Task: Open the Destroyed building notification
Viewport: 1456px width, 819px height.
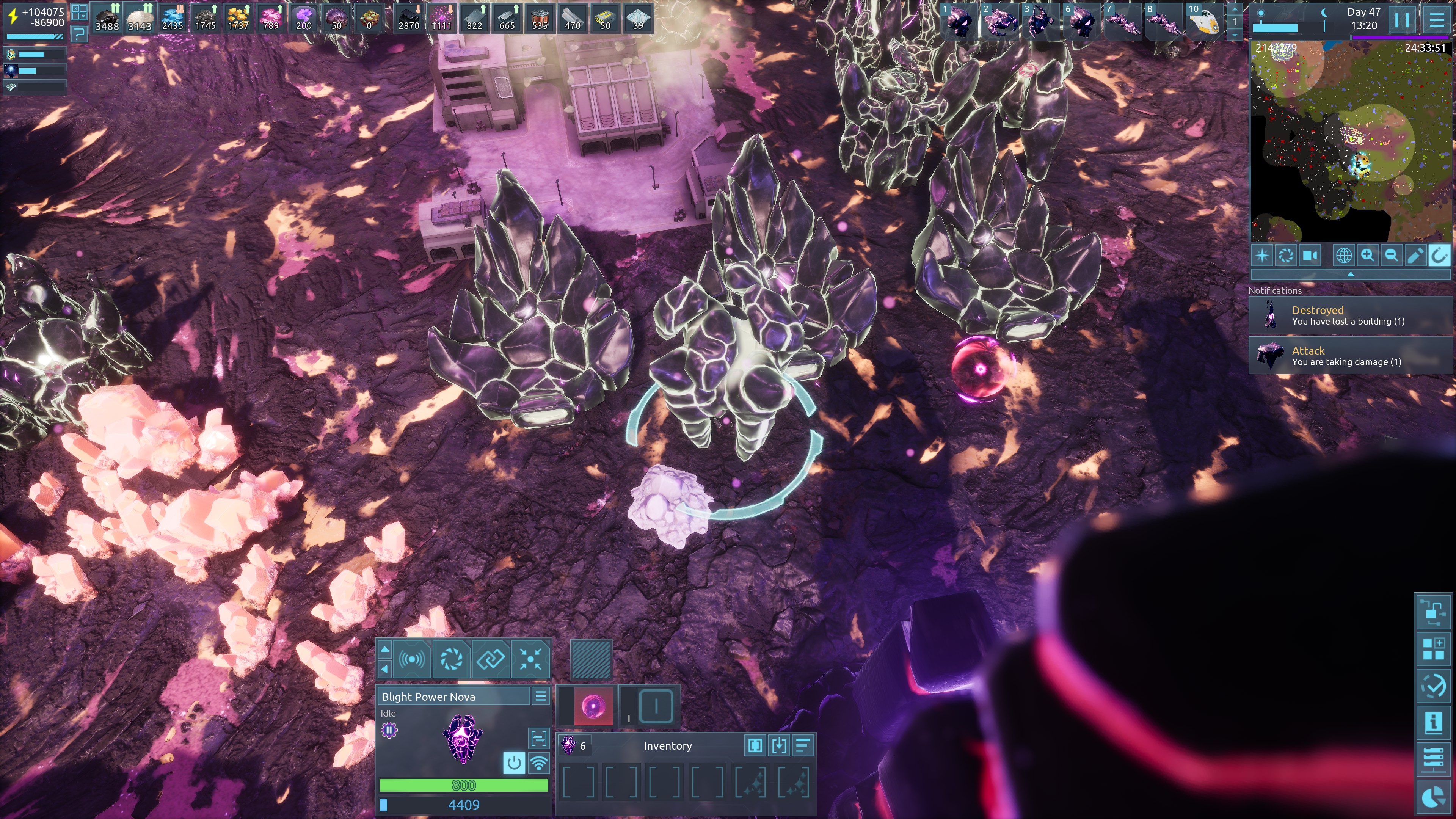Action: tap(1348, 315)
